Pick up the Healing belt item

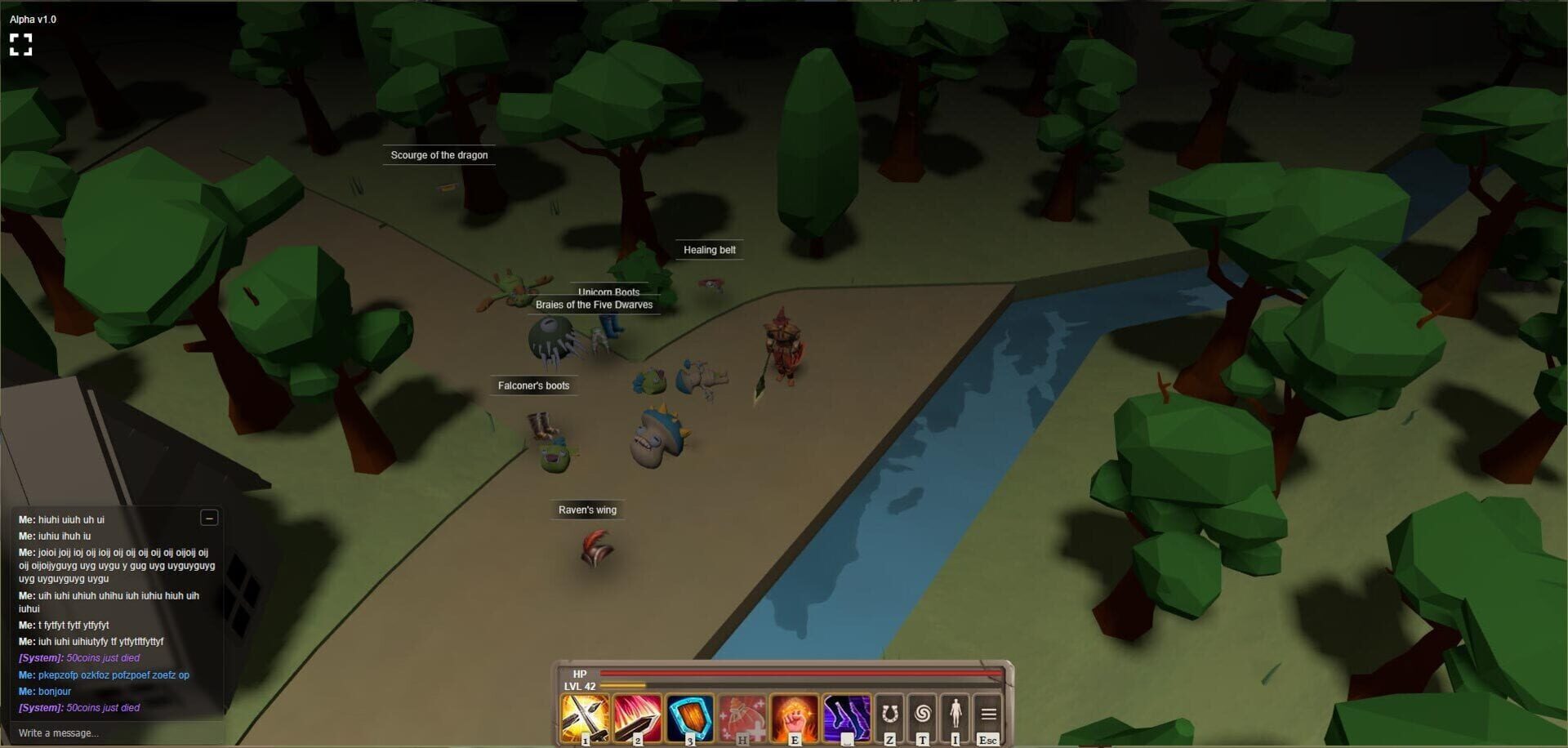coord(709,250)
